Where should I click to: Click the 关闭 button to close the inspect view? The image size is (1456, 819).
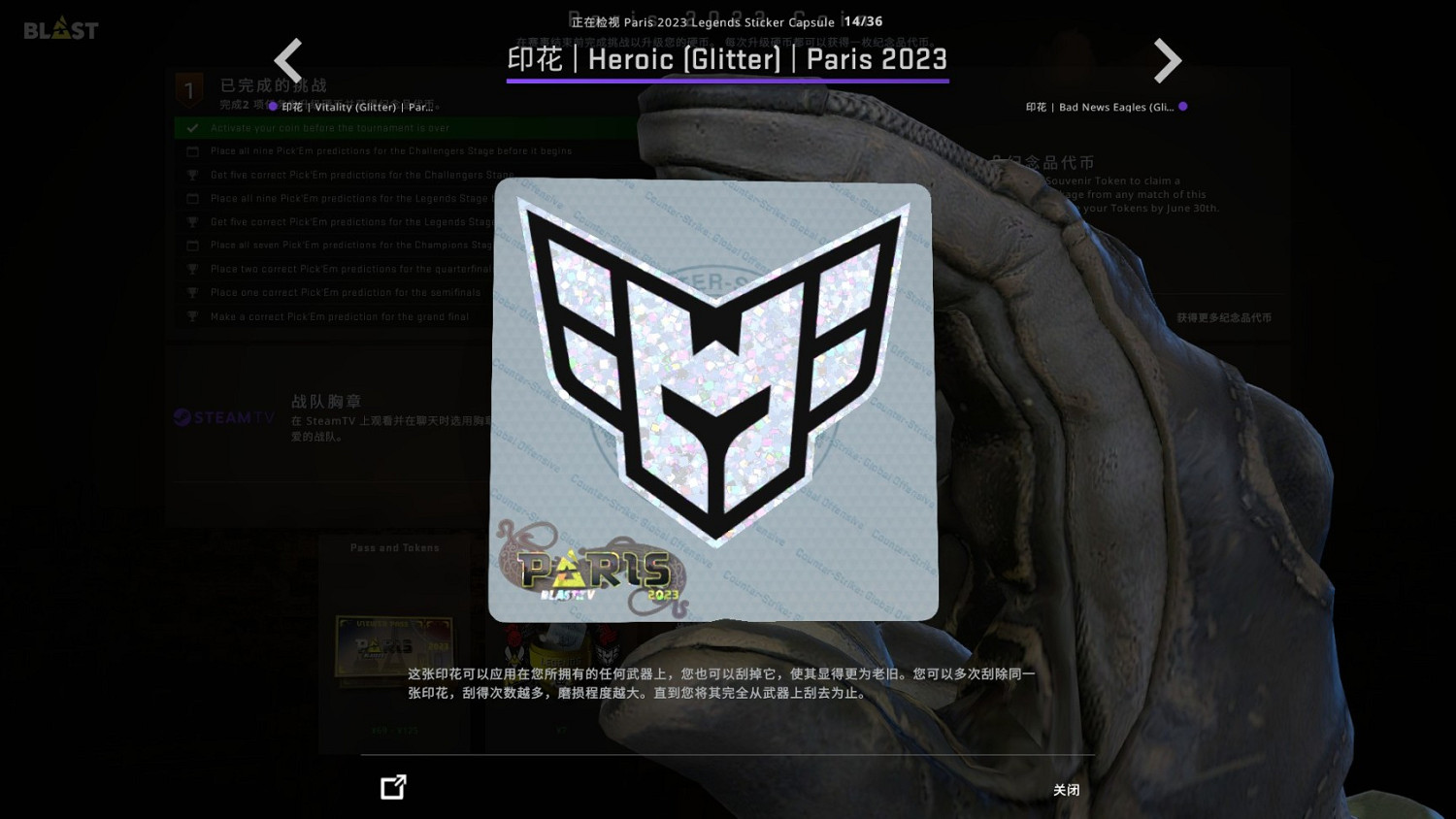tap(1066, 790)
